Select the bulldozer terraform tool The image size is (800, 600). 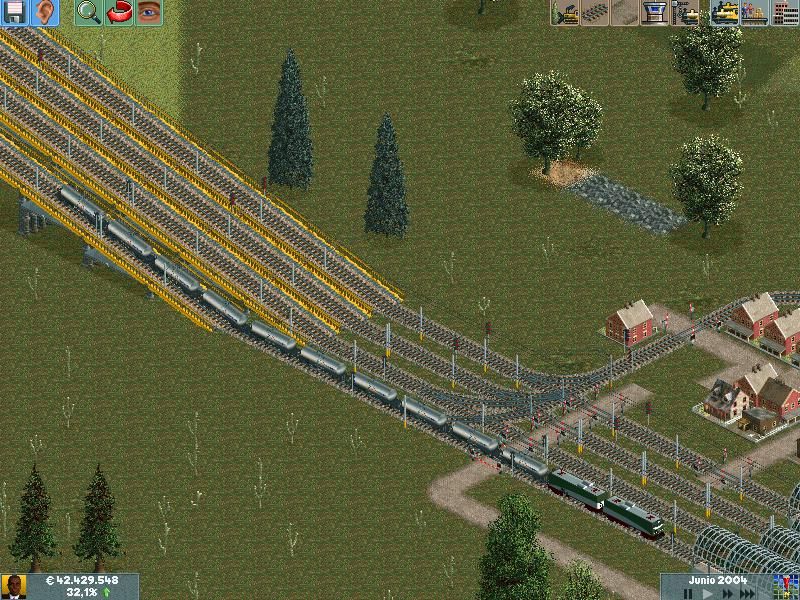566,13
